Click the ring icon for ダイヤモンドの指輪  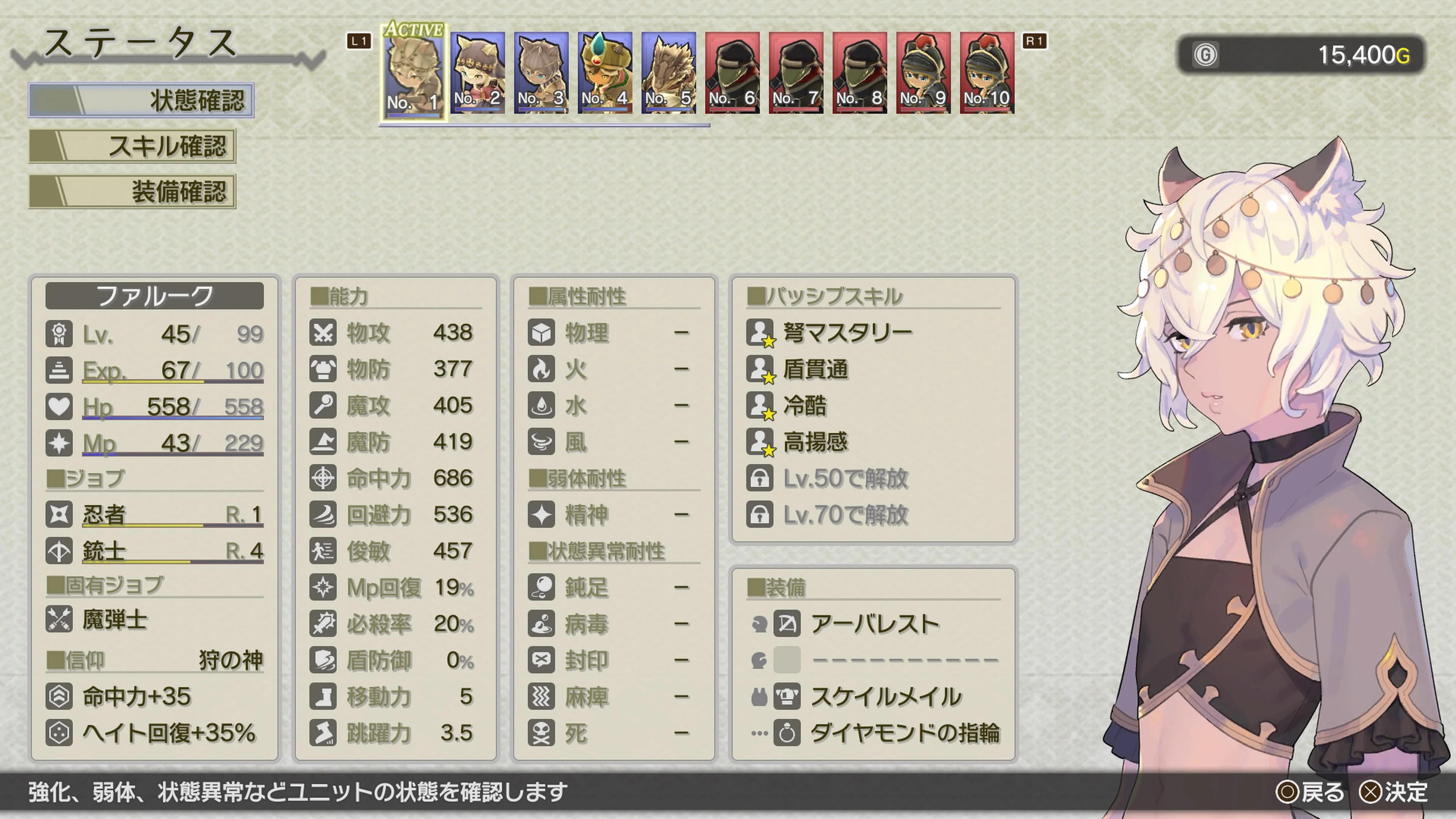(788, 733)
